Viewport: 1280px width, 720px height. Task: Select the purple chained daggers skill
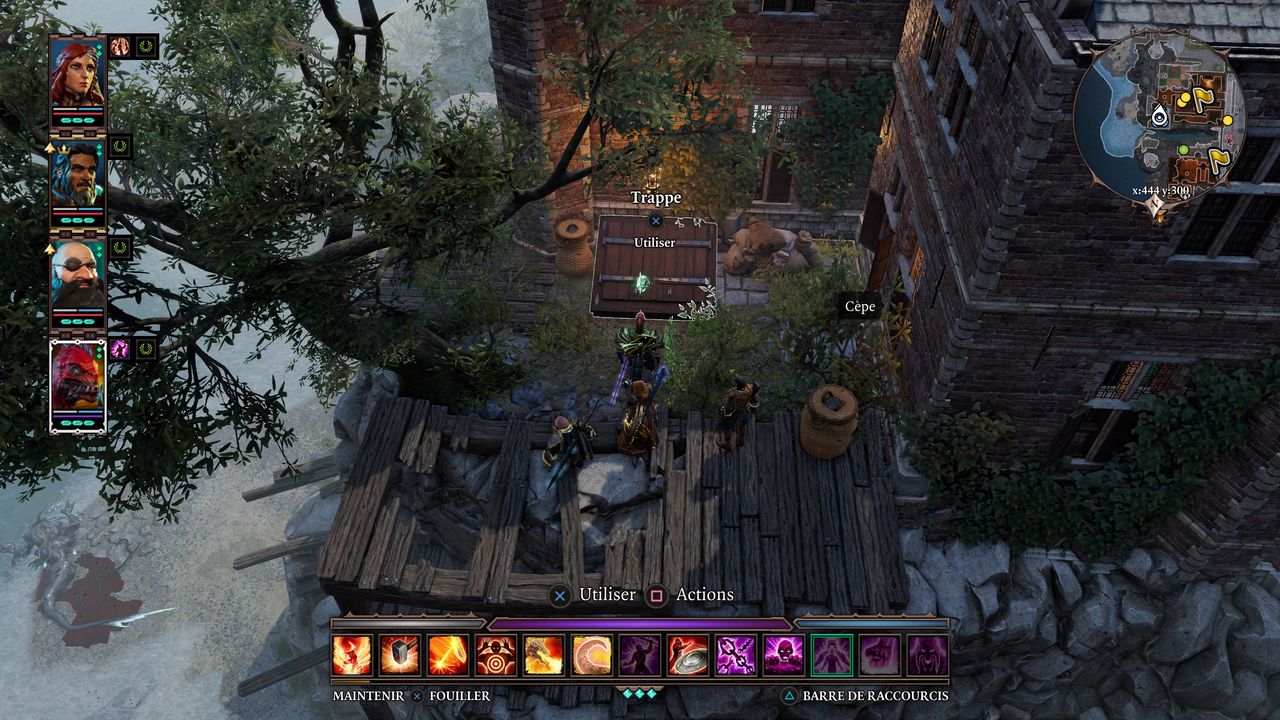(x=736, y=655)
